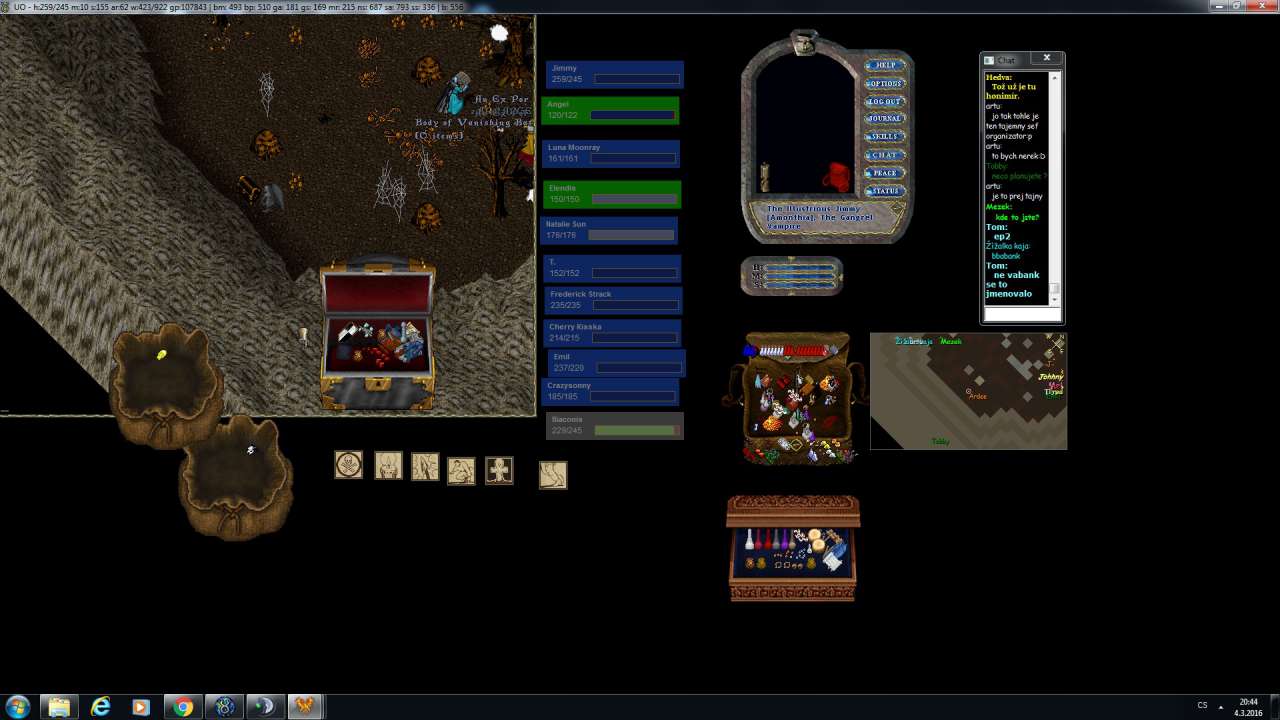1280x720 pixels.
Task: Open the Skills list
Action: coord(885,137)
